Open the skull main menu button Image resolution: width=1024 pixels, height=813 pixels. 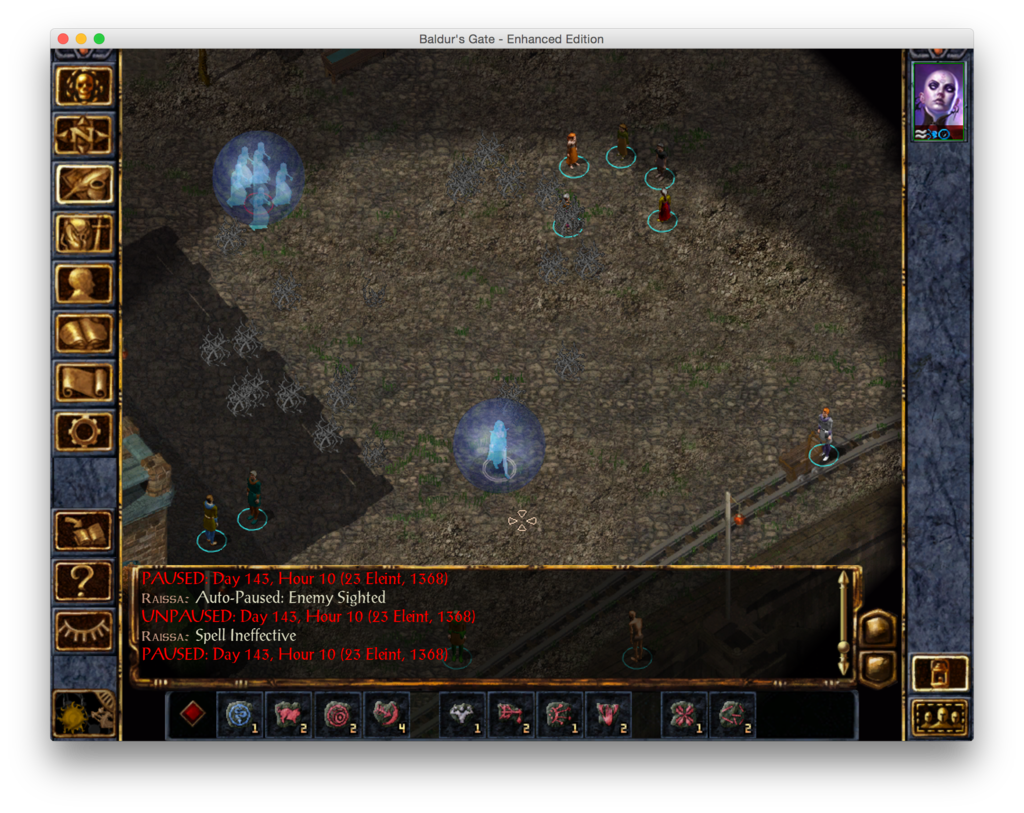tap(84, 86)
